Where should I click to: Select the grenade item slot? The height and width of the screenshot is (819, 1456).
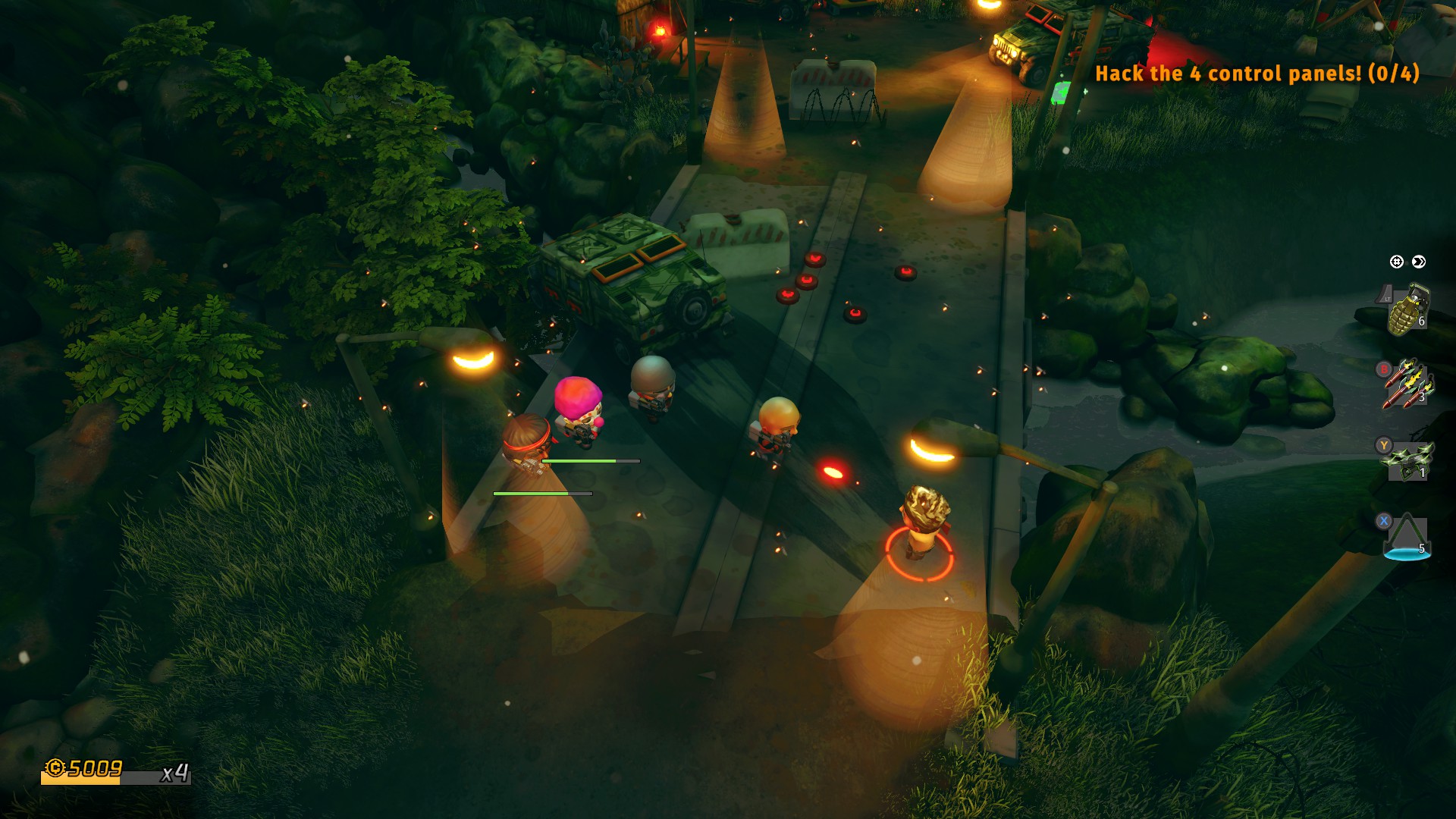[x=1407, y=309]
